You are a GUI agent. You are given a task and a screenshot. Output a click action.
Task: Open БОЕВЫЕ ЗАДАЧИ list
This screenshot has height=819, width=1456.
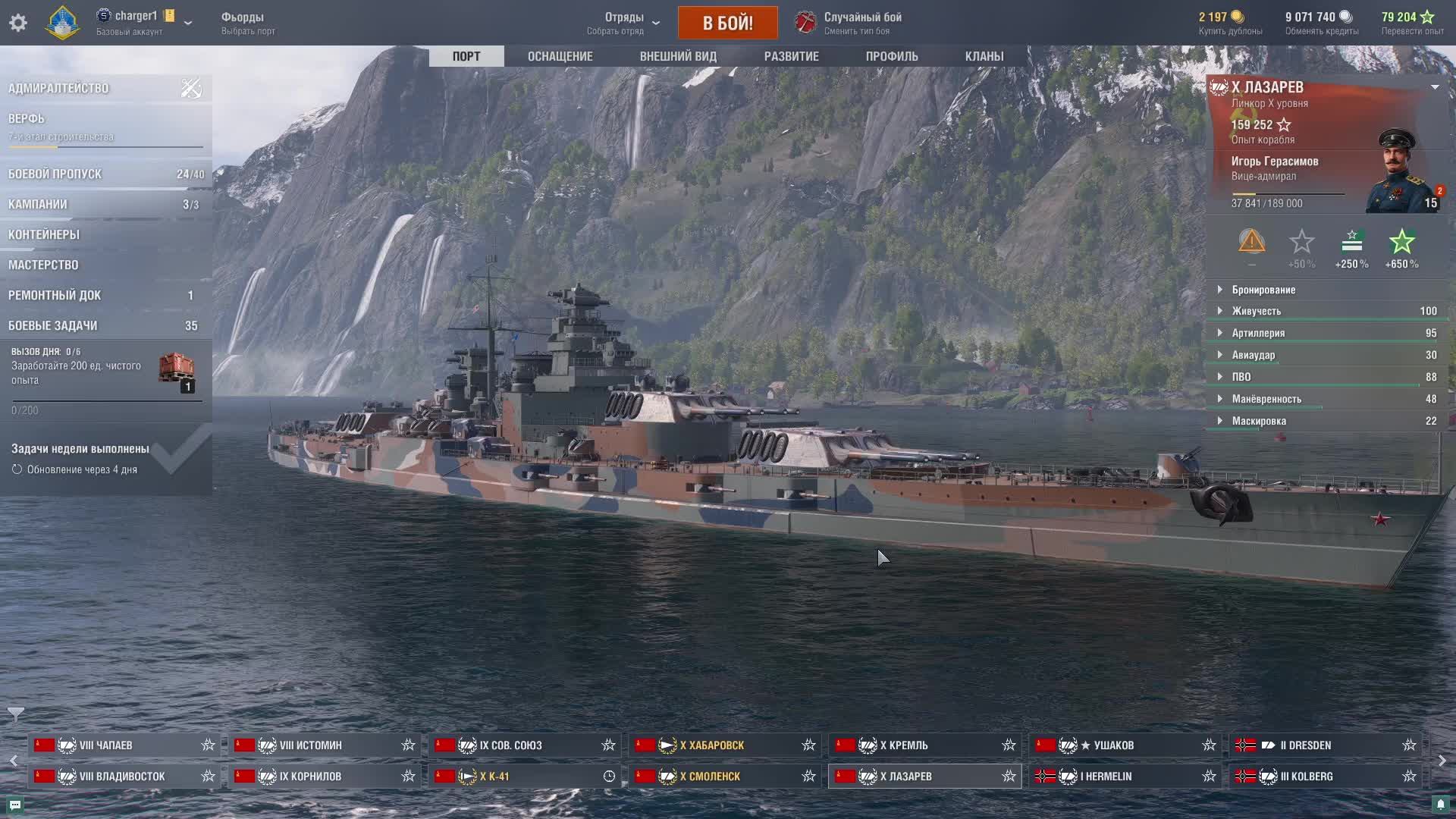(53, 325)
